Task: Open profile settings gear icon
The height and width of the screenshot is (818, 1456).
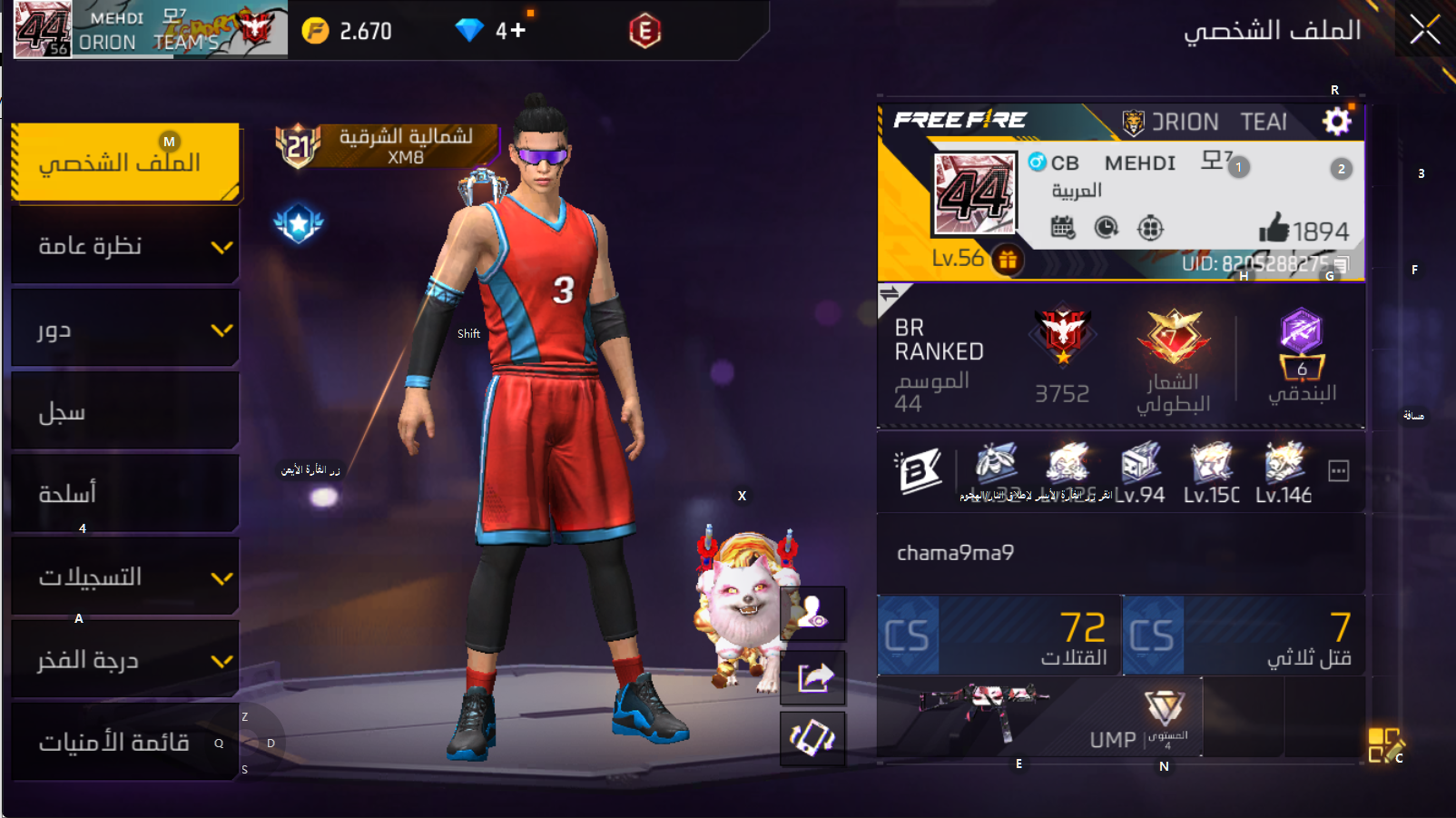Action: (1336, 121)
